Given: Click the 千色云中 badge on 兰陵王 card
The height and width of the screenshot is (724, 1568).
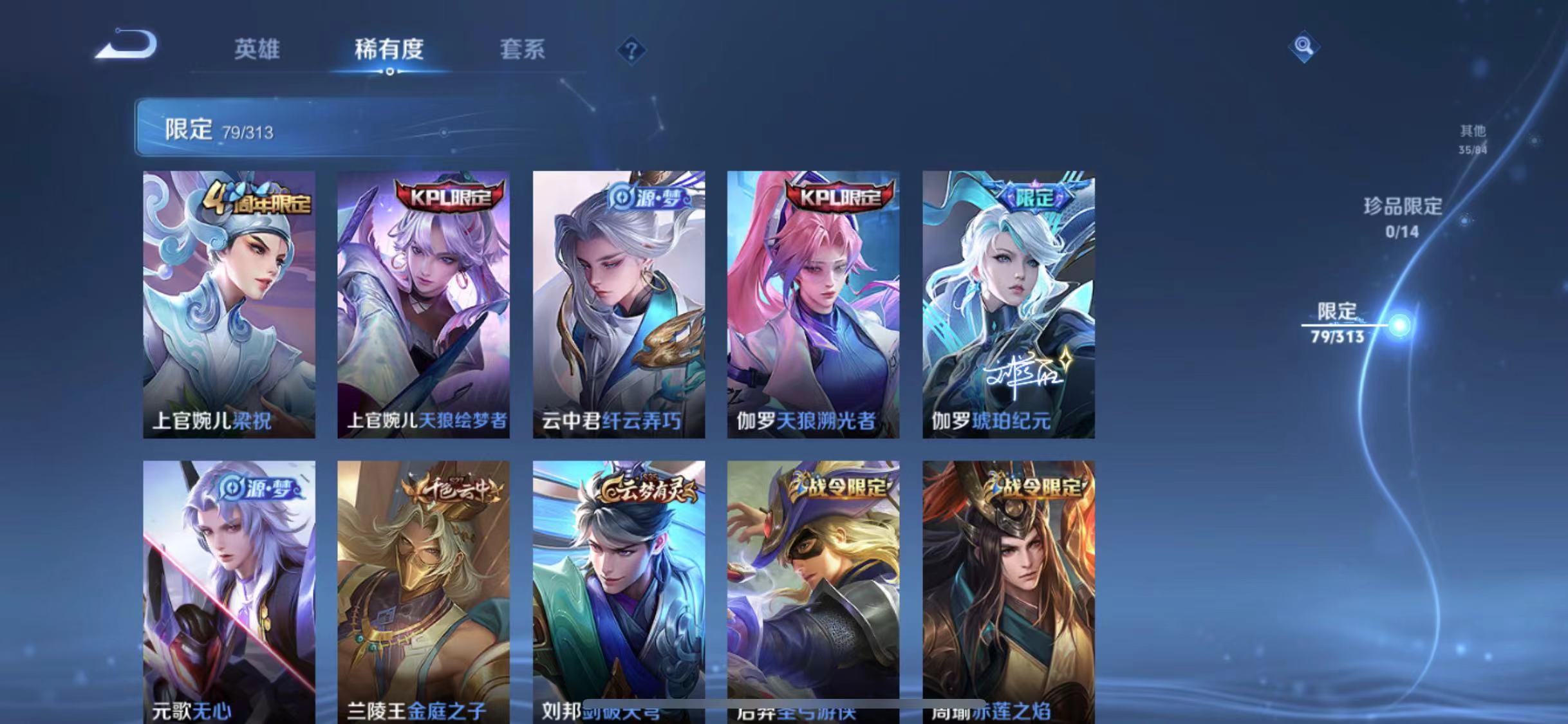Looking at the screenshot, I should point(452,490).
